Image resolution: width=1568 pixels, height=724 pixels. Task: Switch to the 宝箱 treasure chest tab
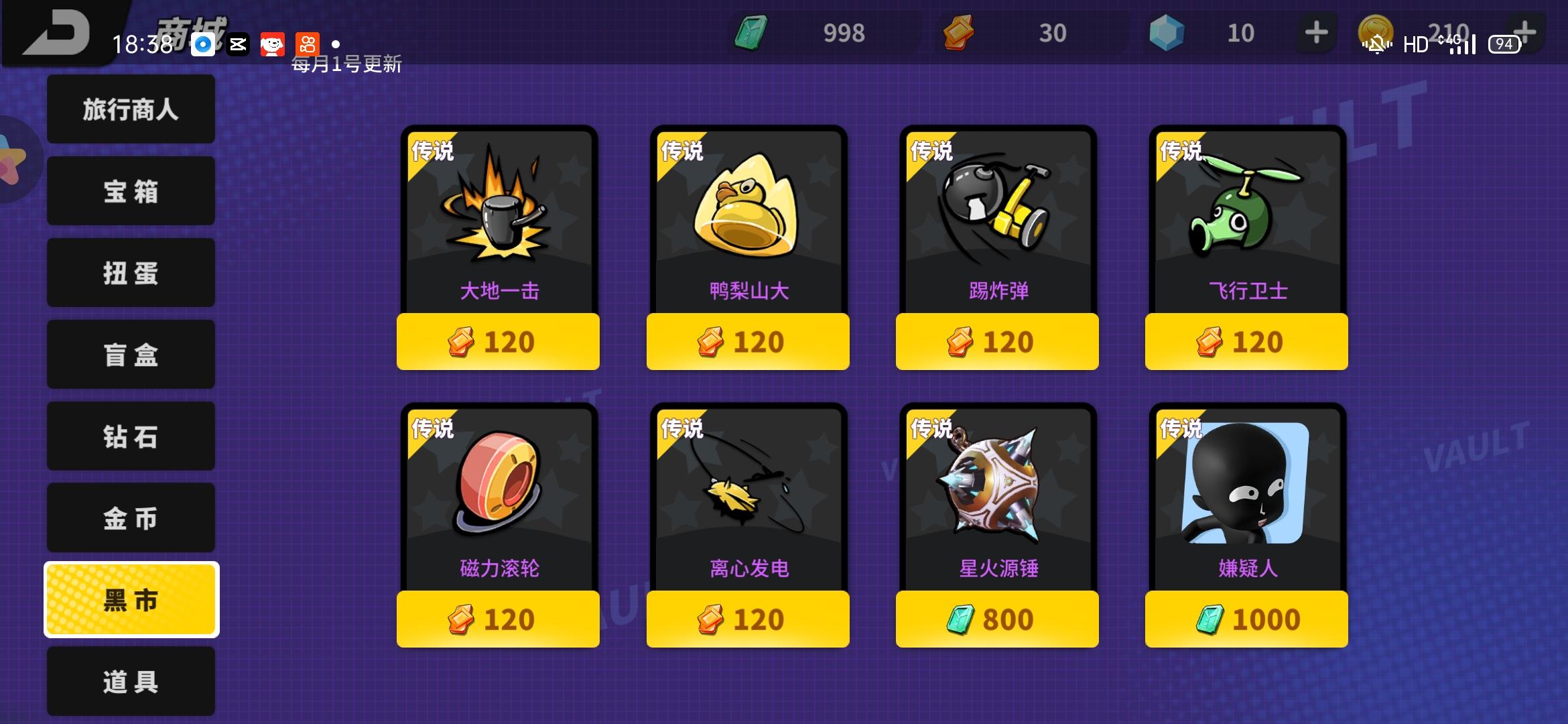pyautogui.click(x=131, y=191)
